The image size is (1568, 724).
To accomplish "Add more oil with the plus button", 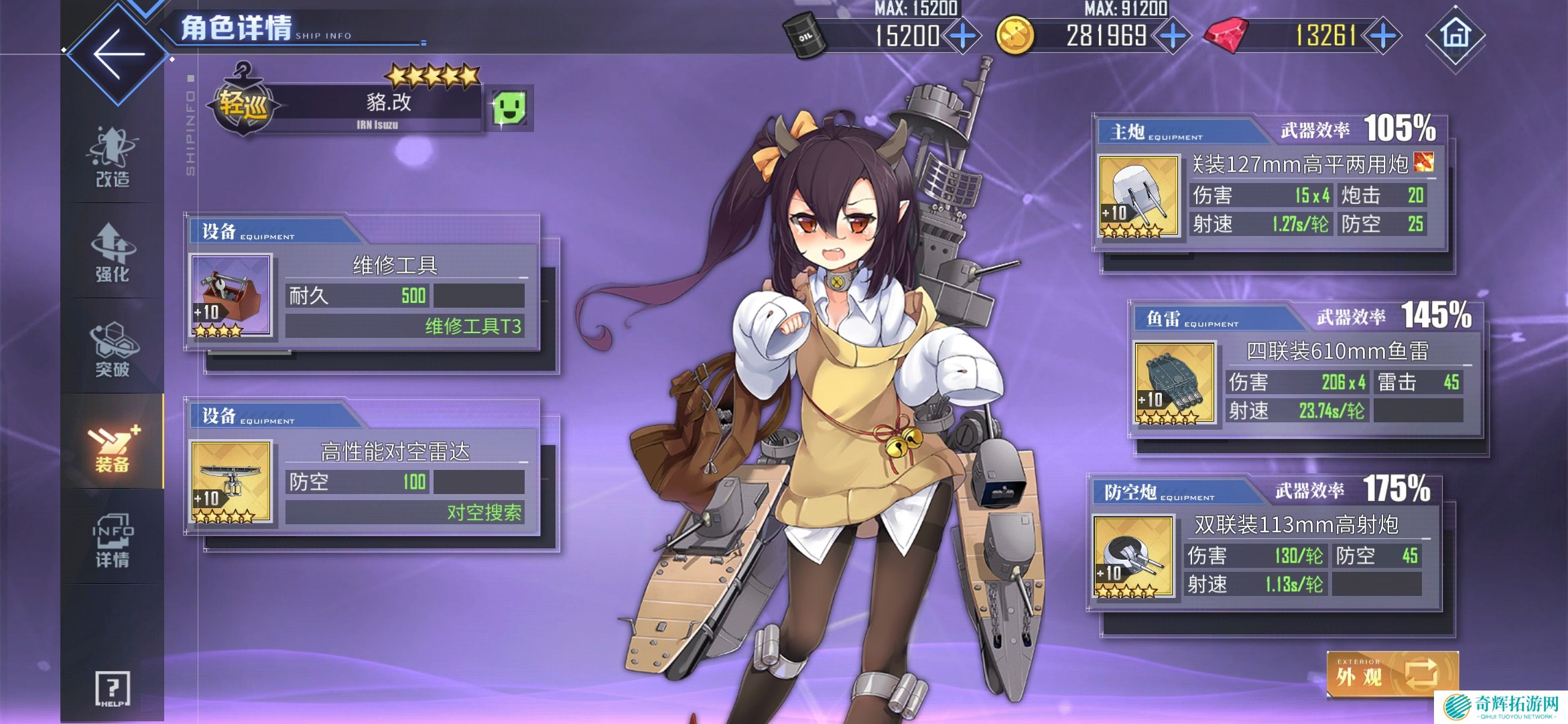I will [x=963, y=36].
